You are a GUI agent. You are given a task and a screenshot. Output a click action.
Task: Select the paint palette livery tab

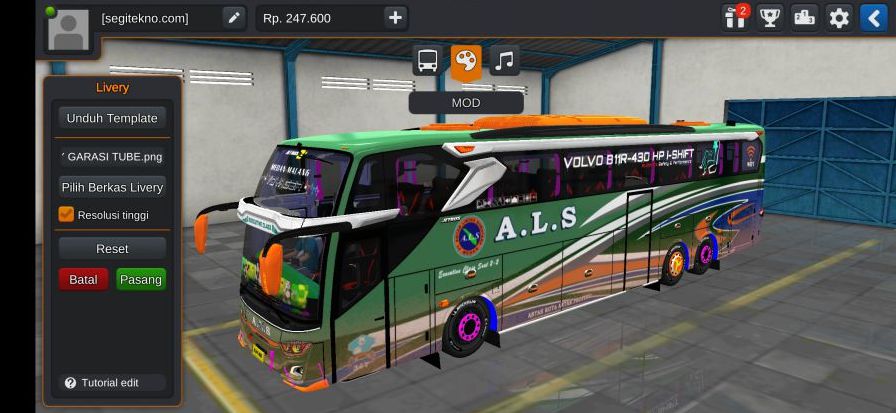(466, 61)
